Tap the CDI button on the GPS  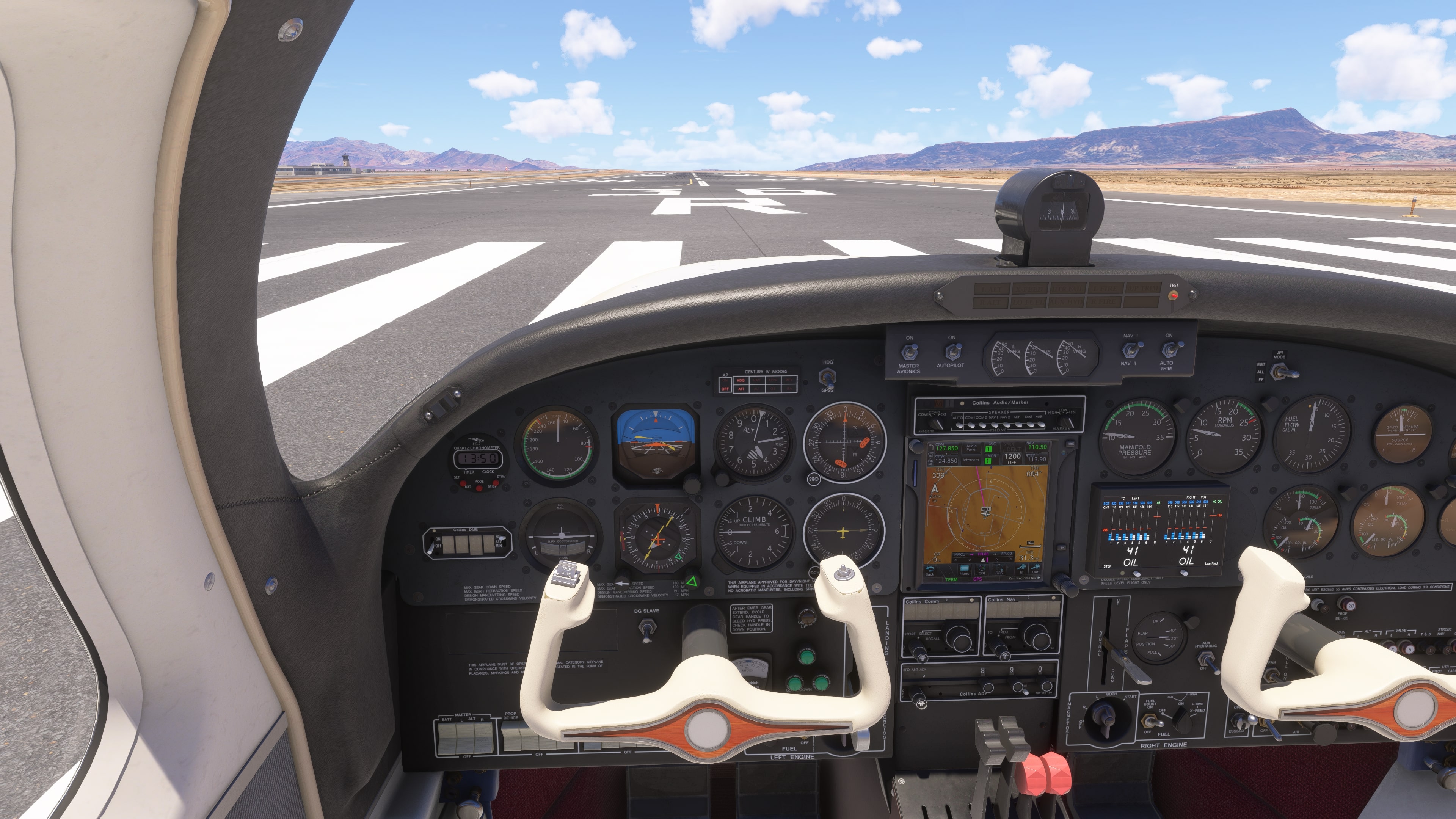click(982, 570)
